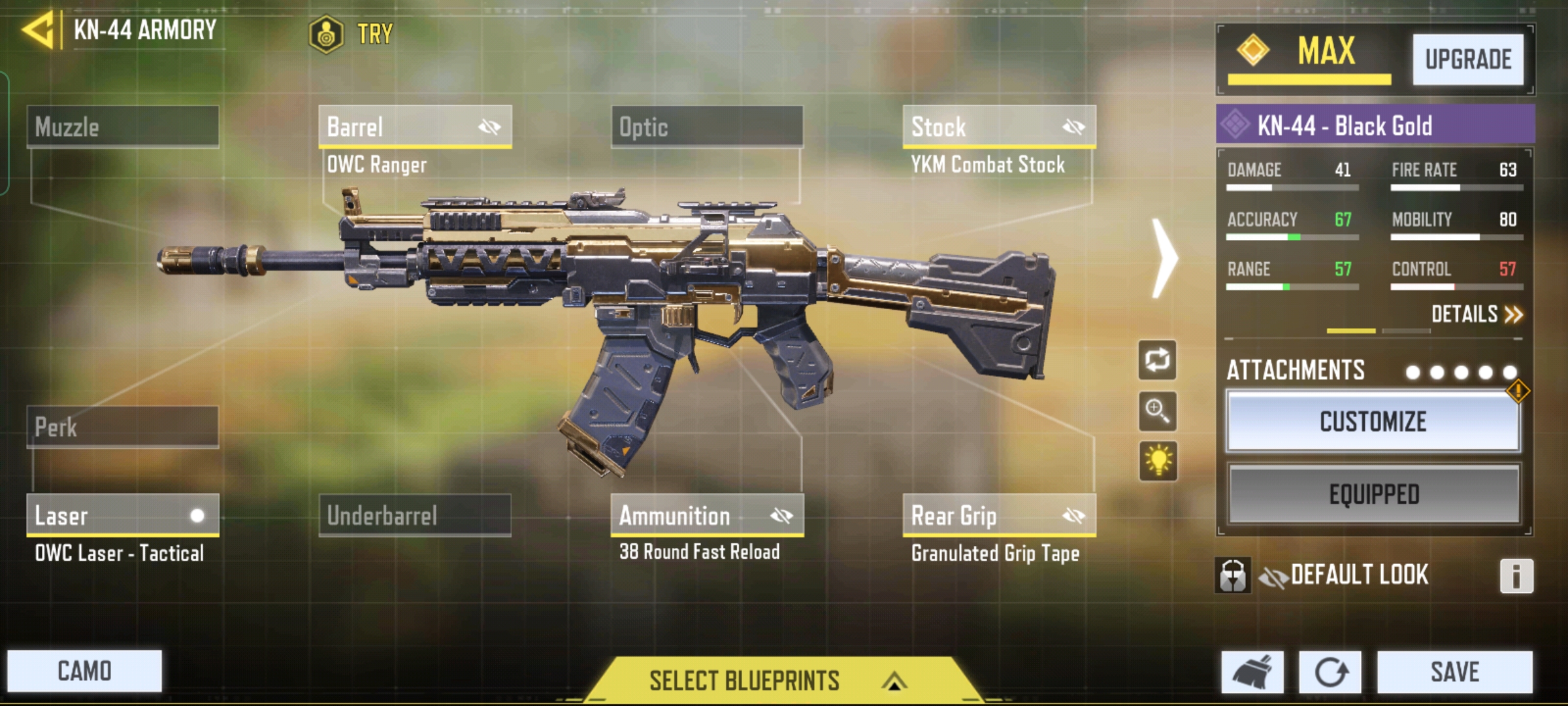Open the Muzzle attachment slot
The image size is (1568, 706).
pos(123,127)
